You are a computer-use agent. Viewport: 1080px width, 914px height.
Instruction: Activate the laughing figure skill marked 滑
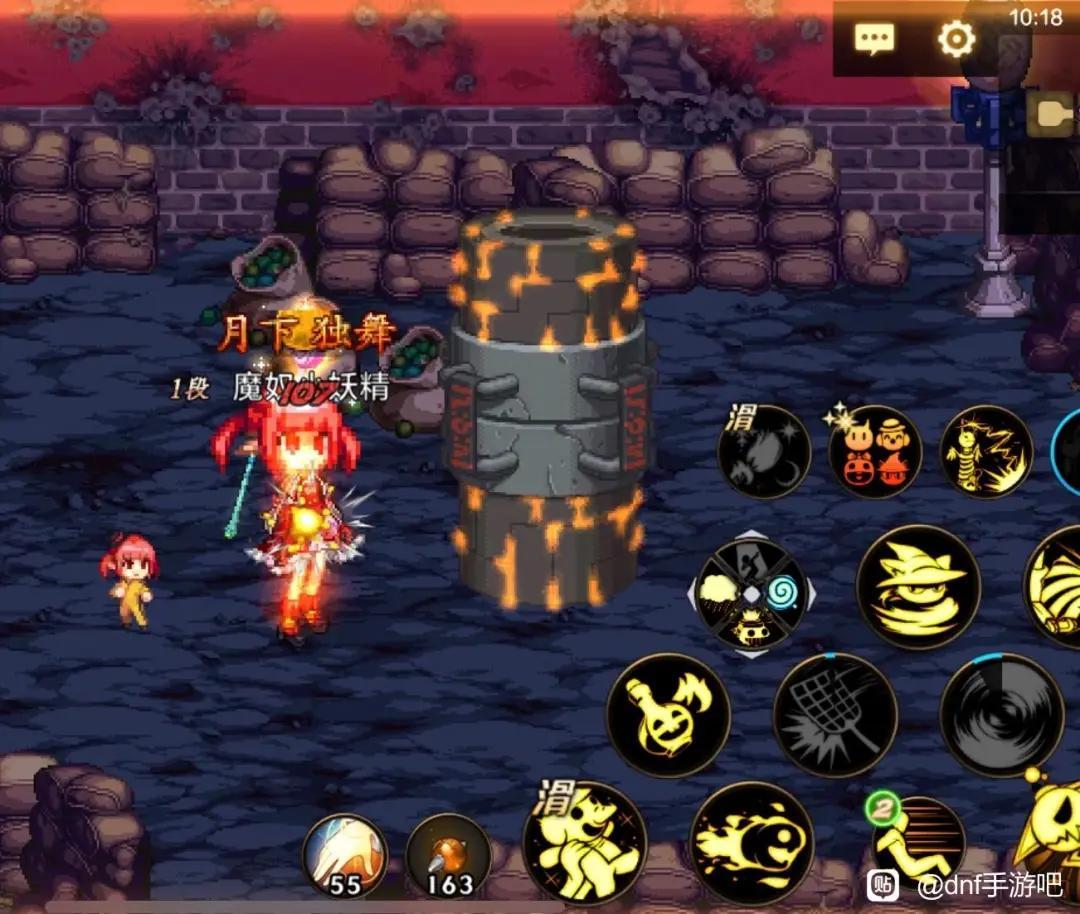tap(584, 842)
